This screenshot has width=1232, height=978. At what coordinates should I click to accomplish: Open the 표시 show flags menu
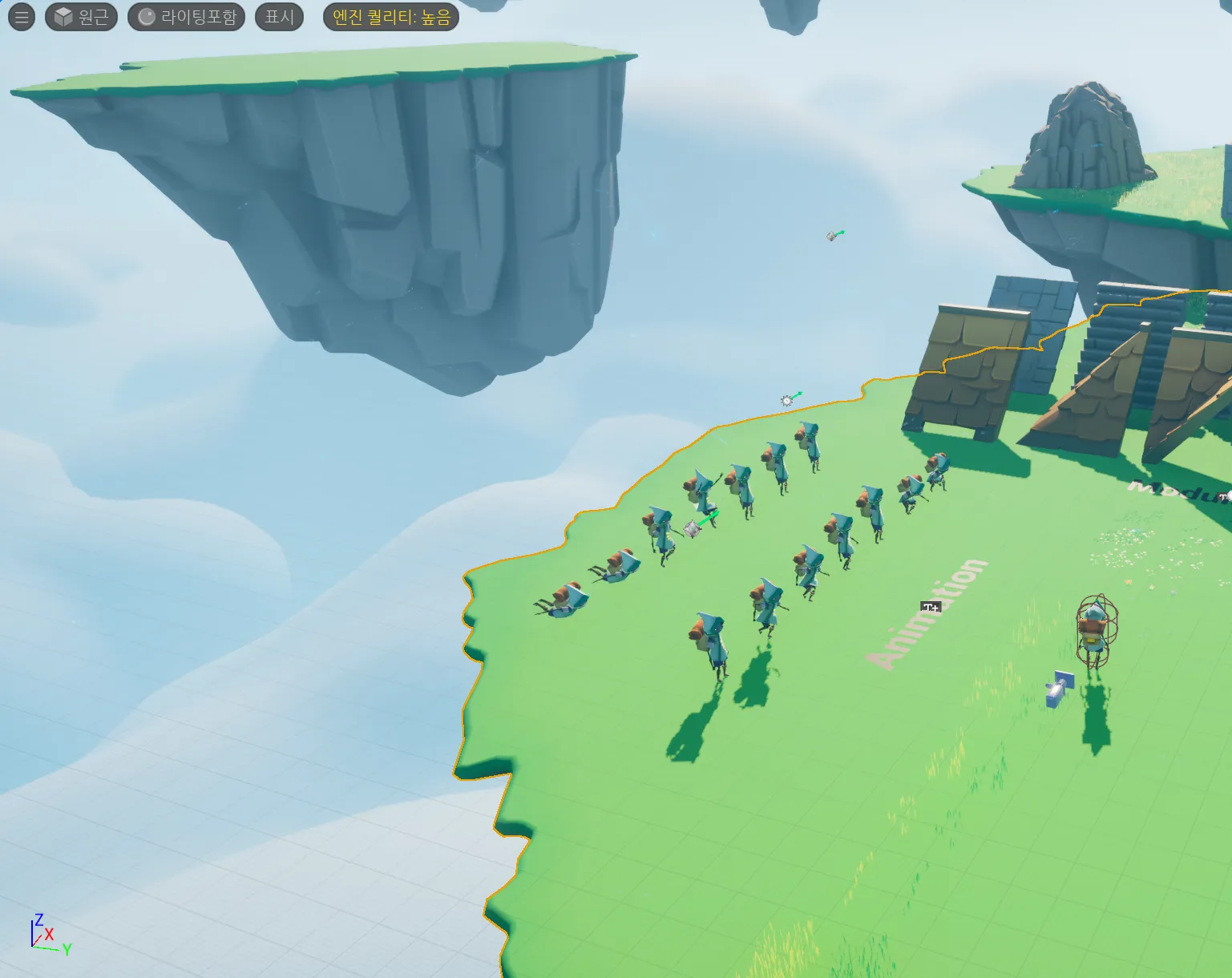279,17
